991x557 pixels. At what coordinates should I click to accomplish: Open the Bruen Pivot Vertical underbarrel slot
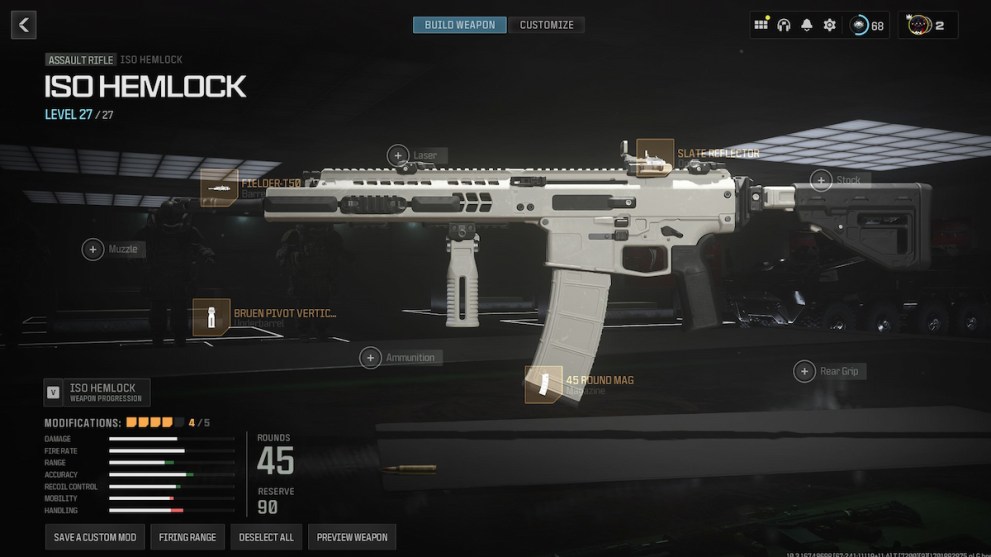(212, 317)
